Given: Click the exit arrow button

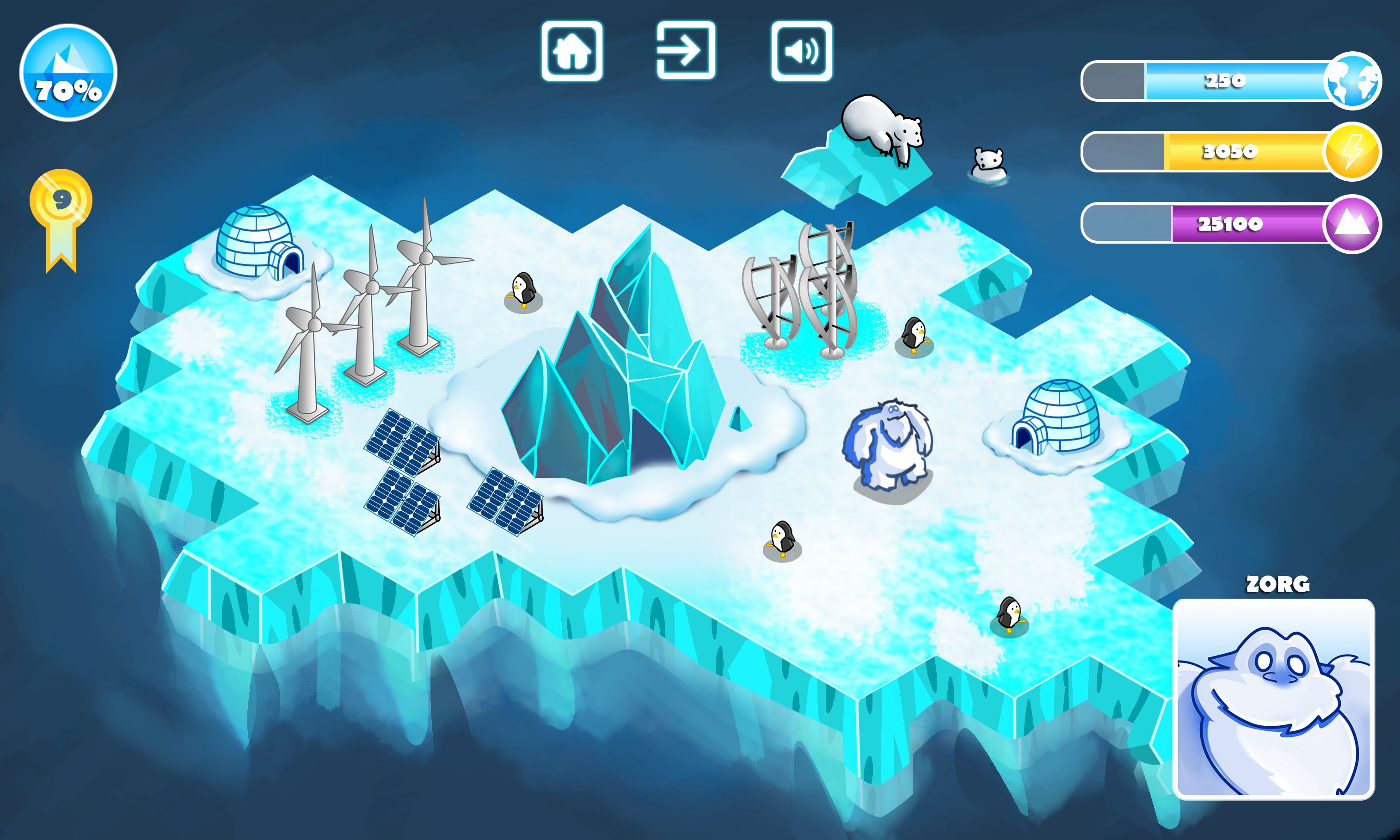Looking at the screenshot, I should pyautogui.click(x=686, y=51).
